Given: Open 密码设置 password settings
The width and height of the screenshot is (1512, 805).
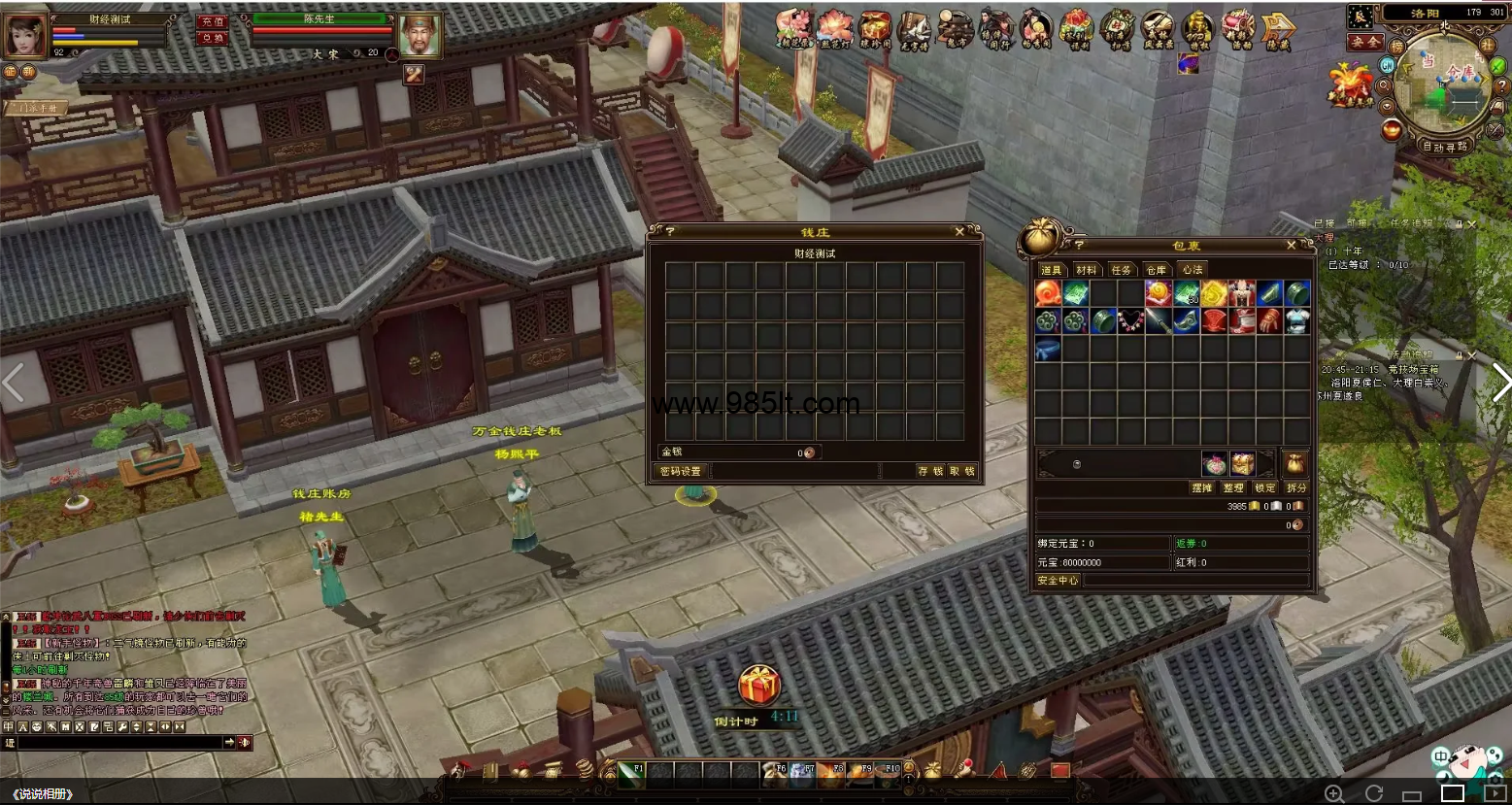Looking at the screenshot, I should point(680,471).
